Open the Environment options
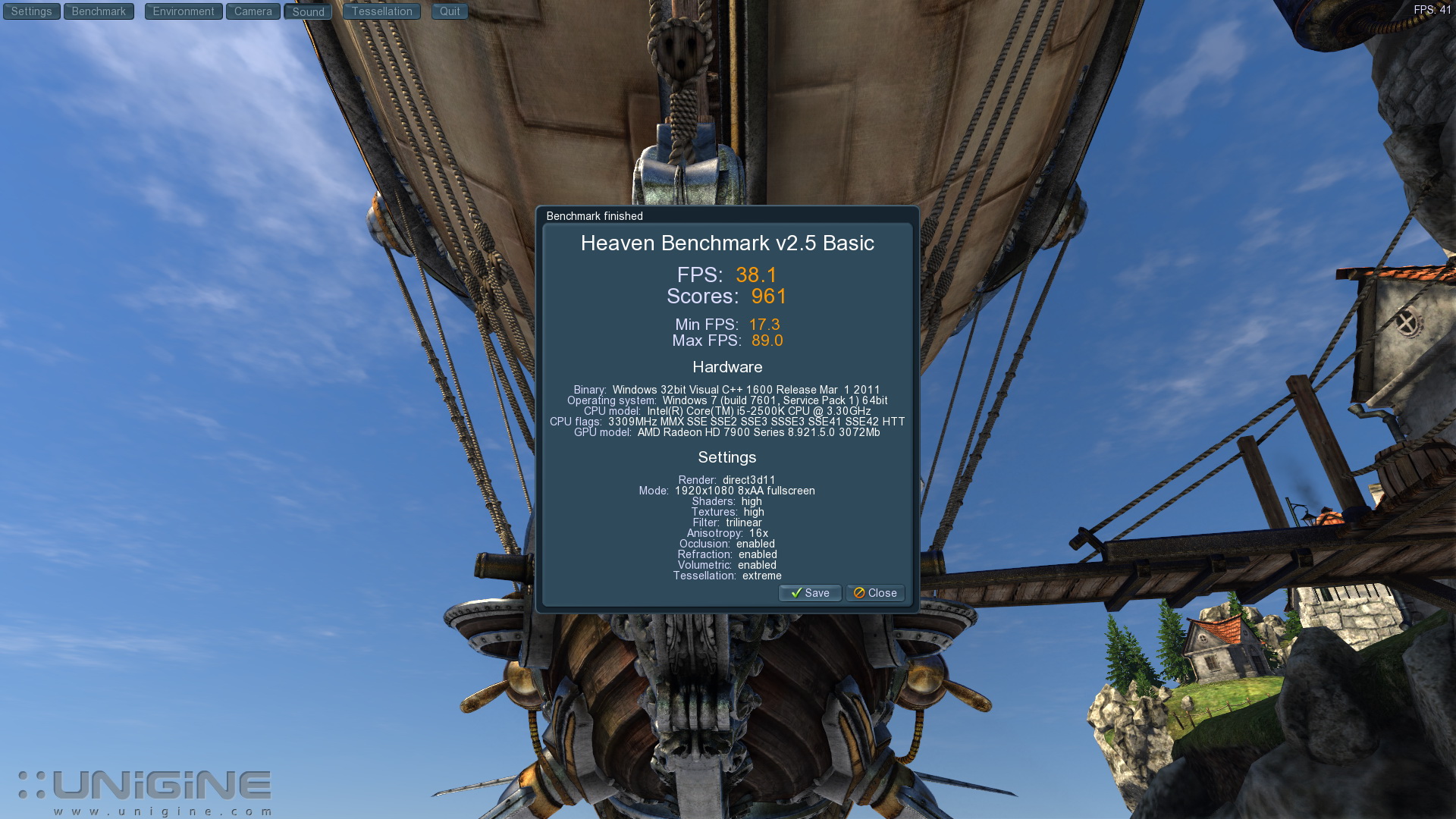 184,11
